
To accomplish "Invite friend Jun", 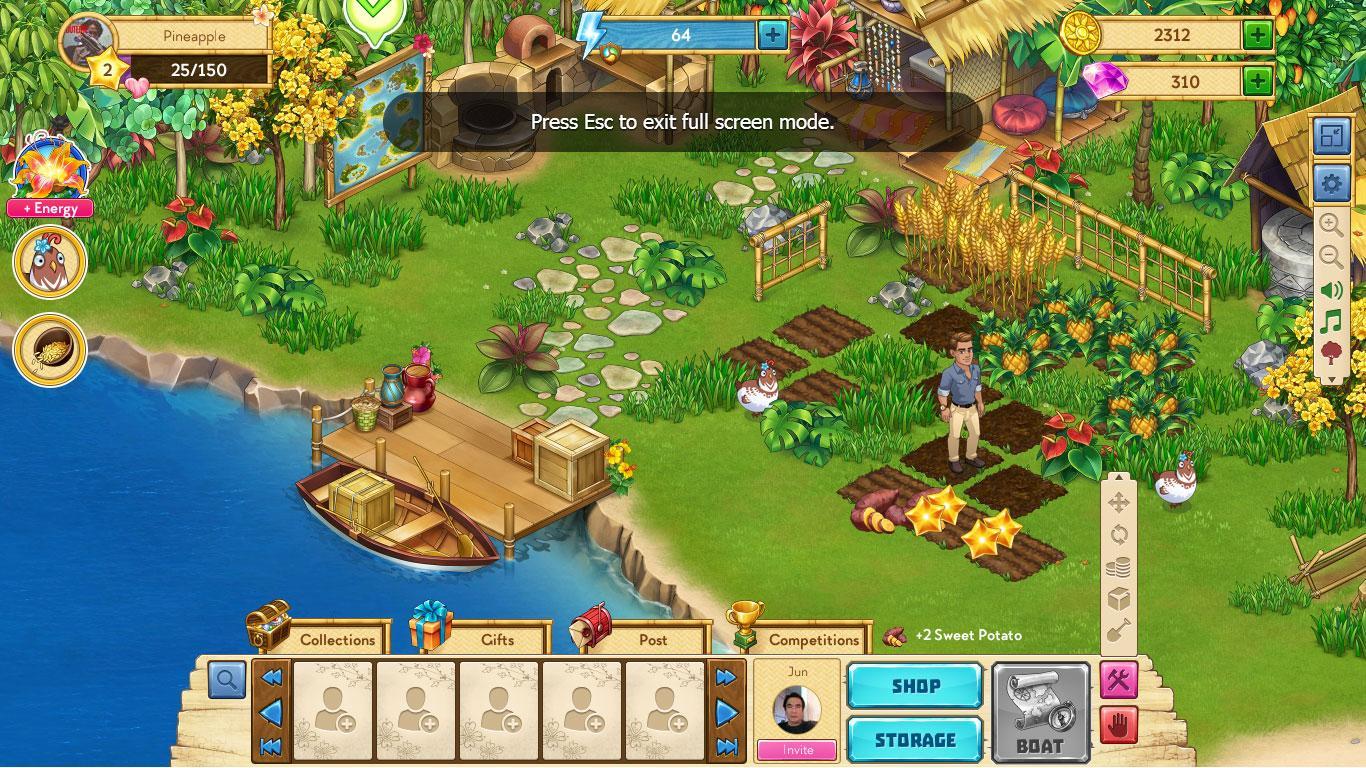I will pyautogui.click(x=797, y=749).
